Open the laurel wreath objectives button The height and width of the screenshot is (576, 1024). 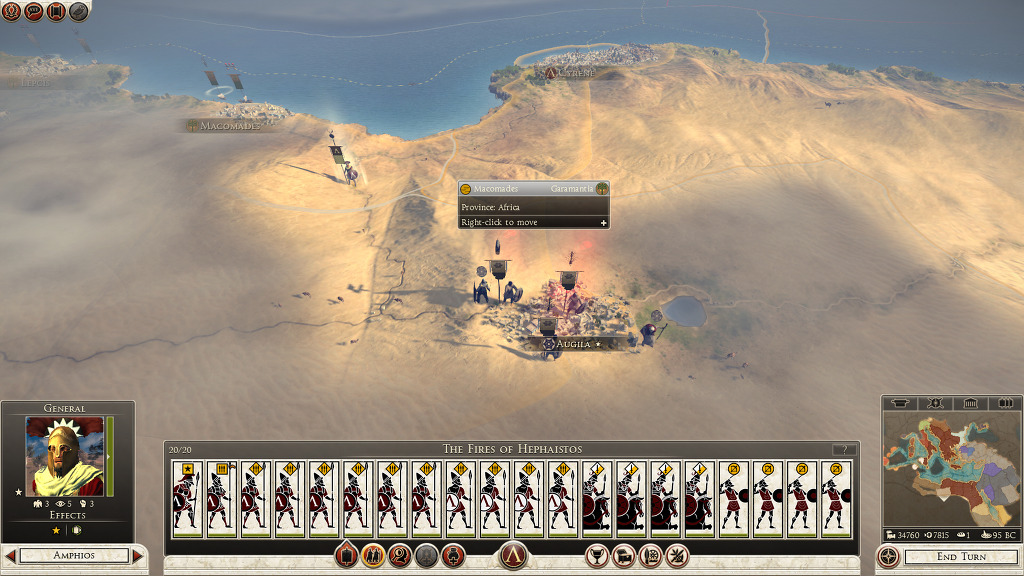coord(12,12)
